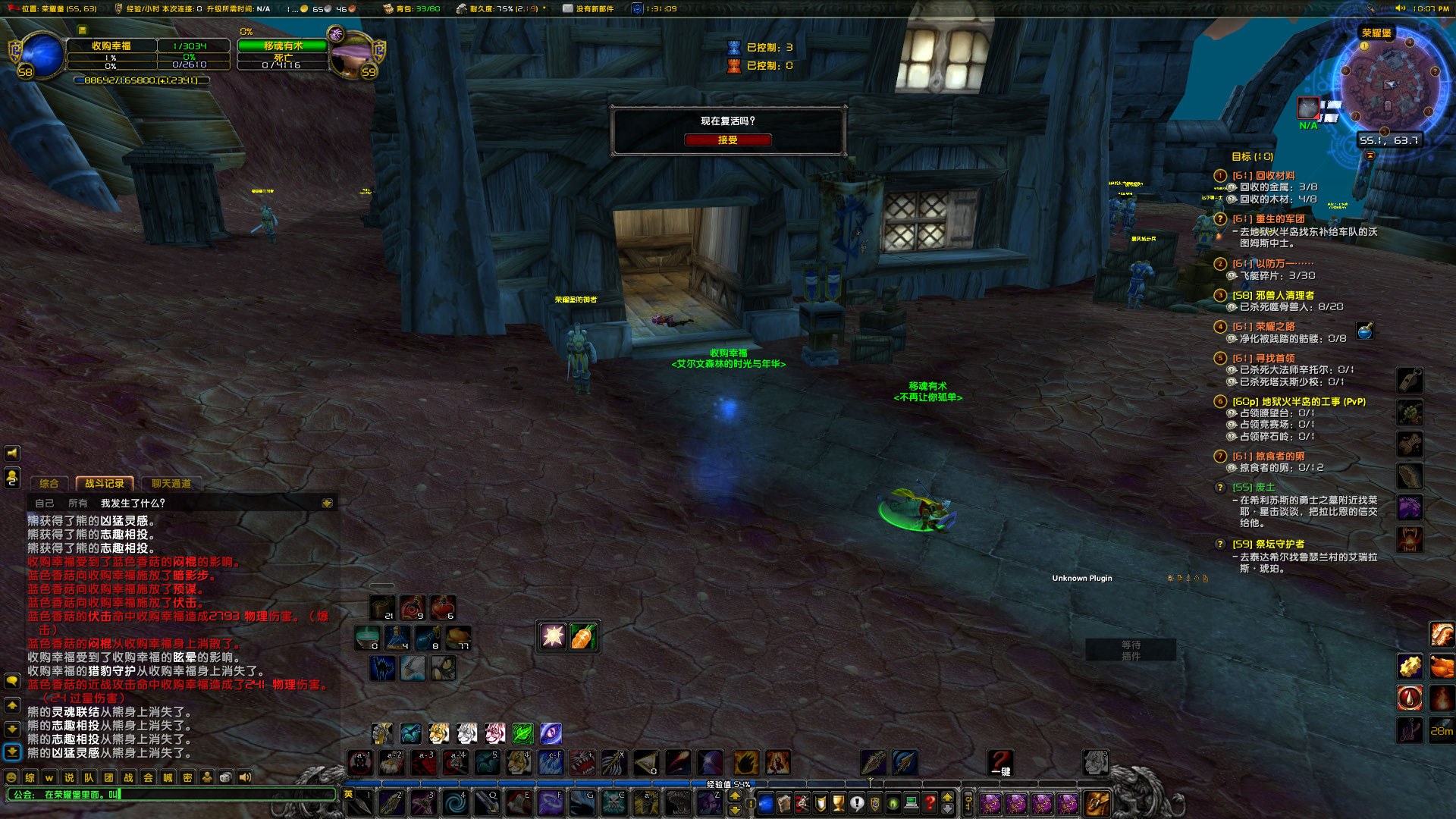The width and height of the screenshot is (1456, 819).
Task: Click the dice roll icon in the chat bar
Action: tap(225, 777)
